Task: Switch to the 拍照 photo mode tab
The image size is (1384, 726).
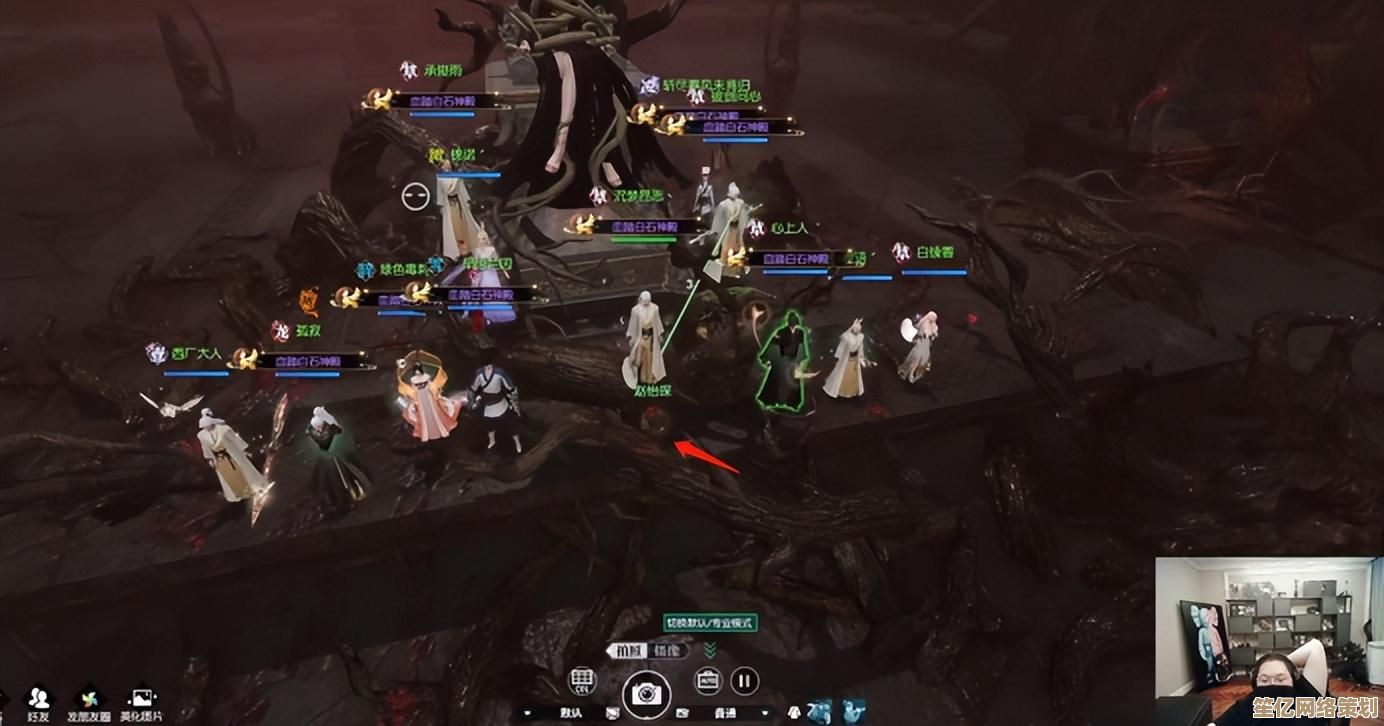Action: tap(629, 651)
